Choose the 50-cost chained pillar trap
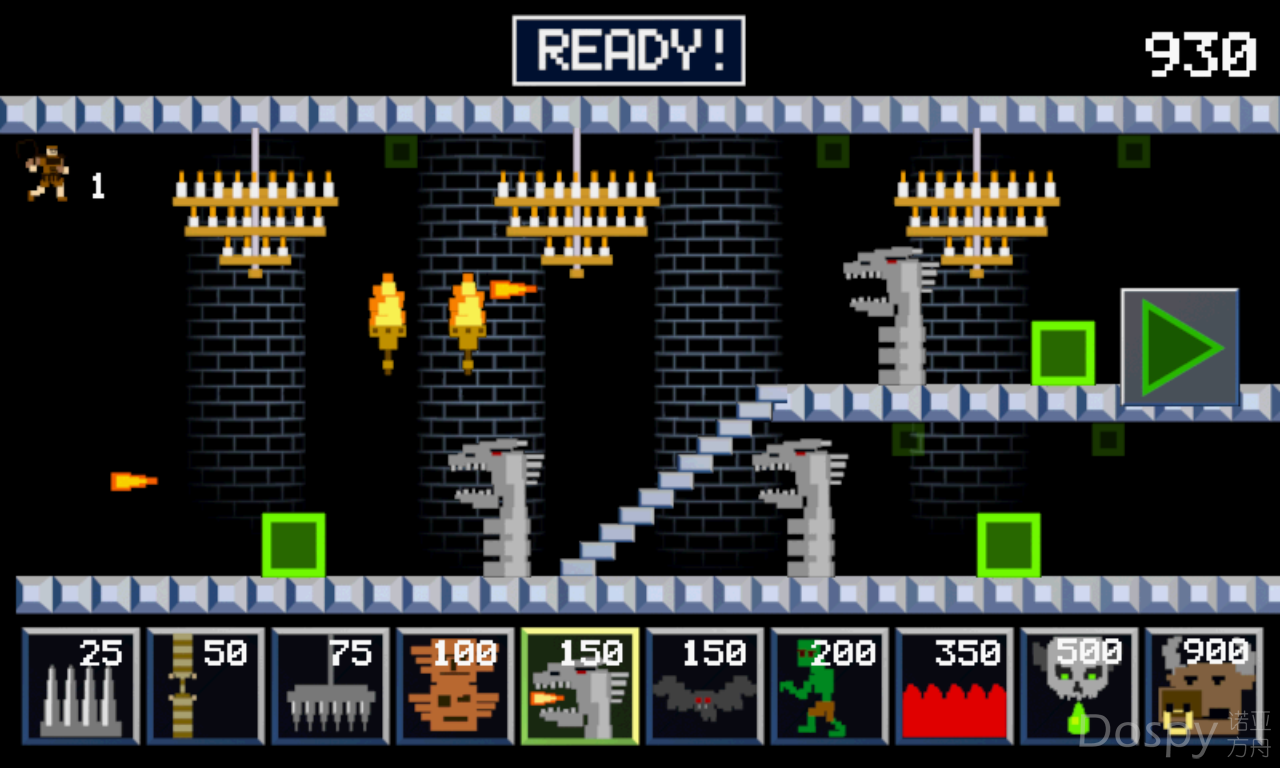The image size is (1280, 768). (206, 686)
